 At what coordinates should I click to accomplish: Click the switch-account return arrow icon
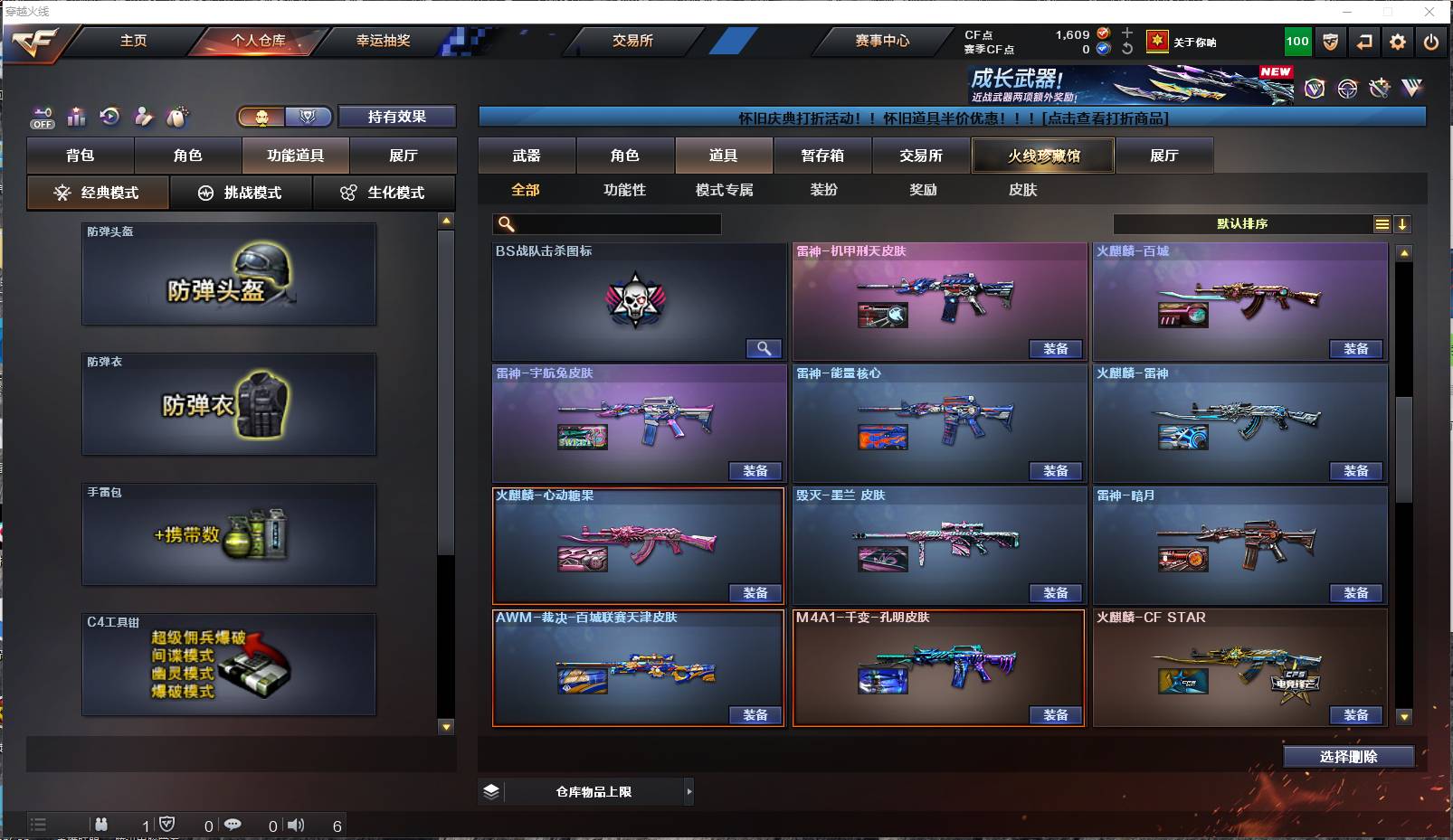[x=1364, y=42]
